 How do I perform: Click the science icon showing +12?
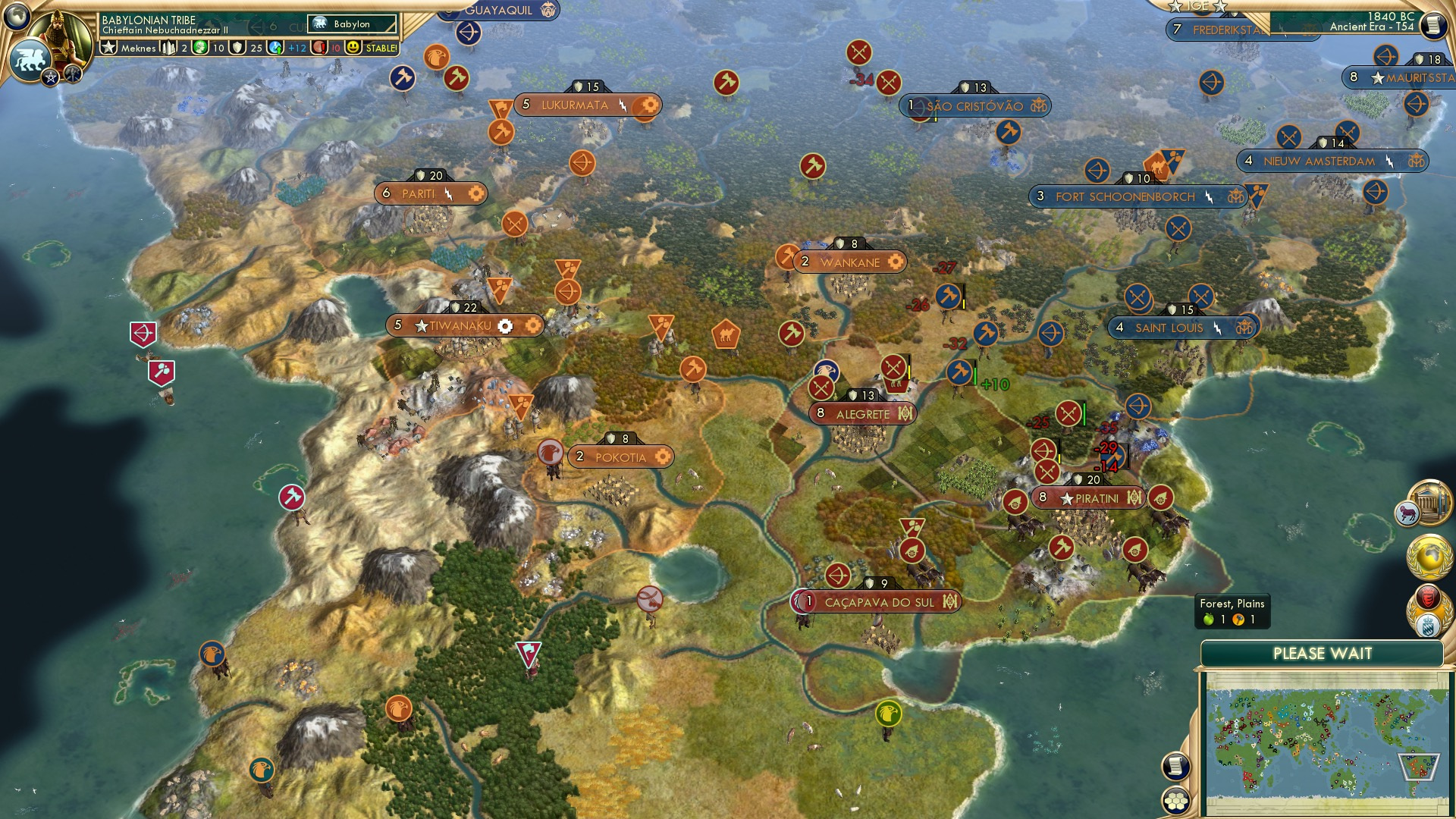point(275,47)
